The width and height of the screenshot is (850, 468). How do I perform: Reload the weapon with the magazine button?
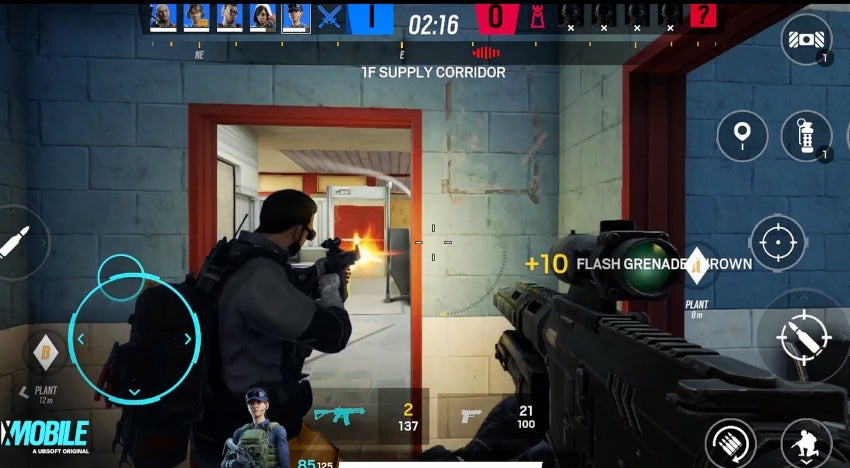click(x=730, y=443)
